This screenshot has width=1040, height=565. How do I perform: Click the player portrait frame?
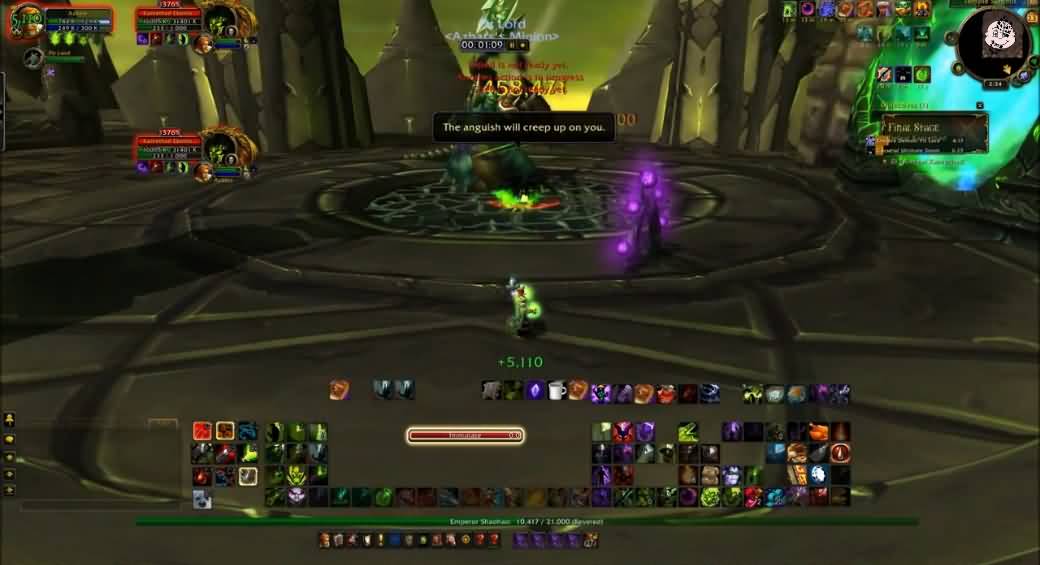tap(25, 20)
